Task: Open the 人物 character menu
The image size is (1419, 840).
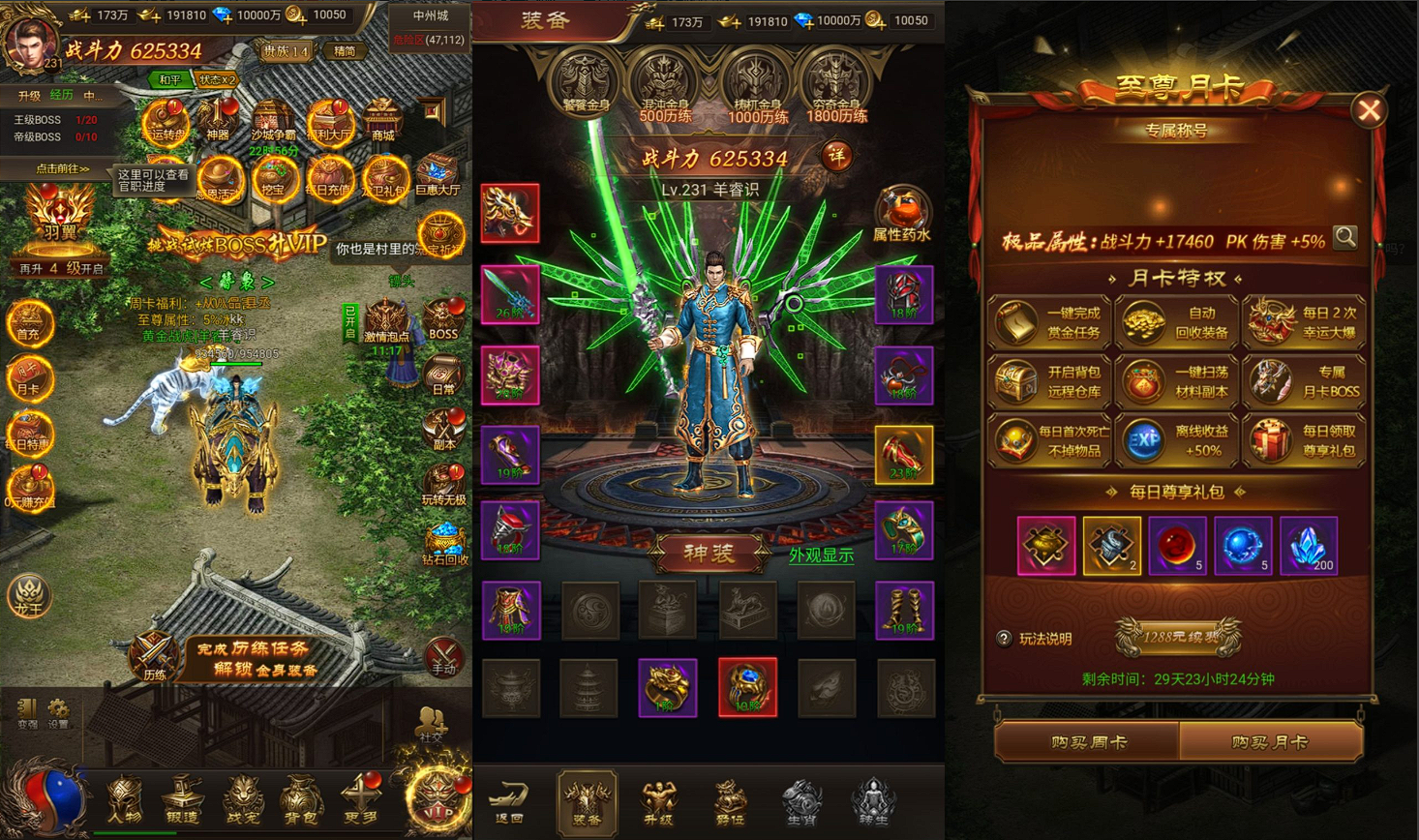Action: tap(124, 801)
